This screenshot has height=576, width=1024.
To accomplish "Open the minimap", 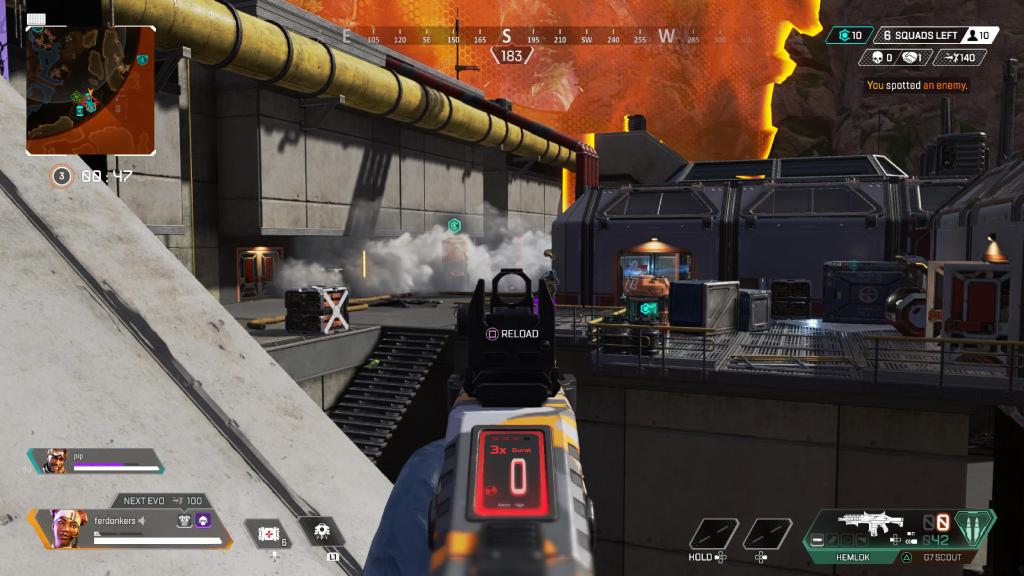I will pyautogui.click(x=90, y=90).
